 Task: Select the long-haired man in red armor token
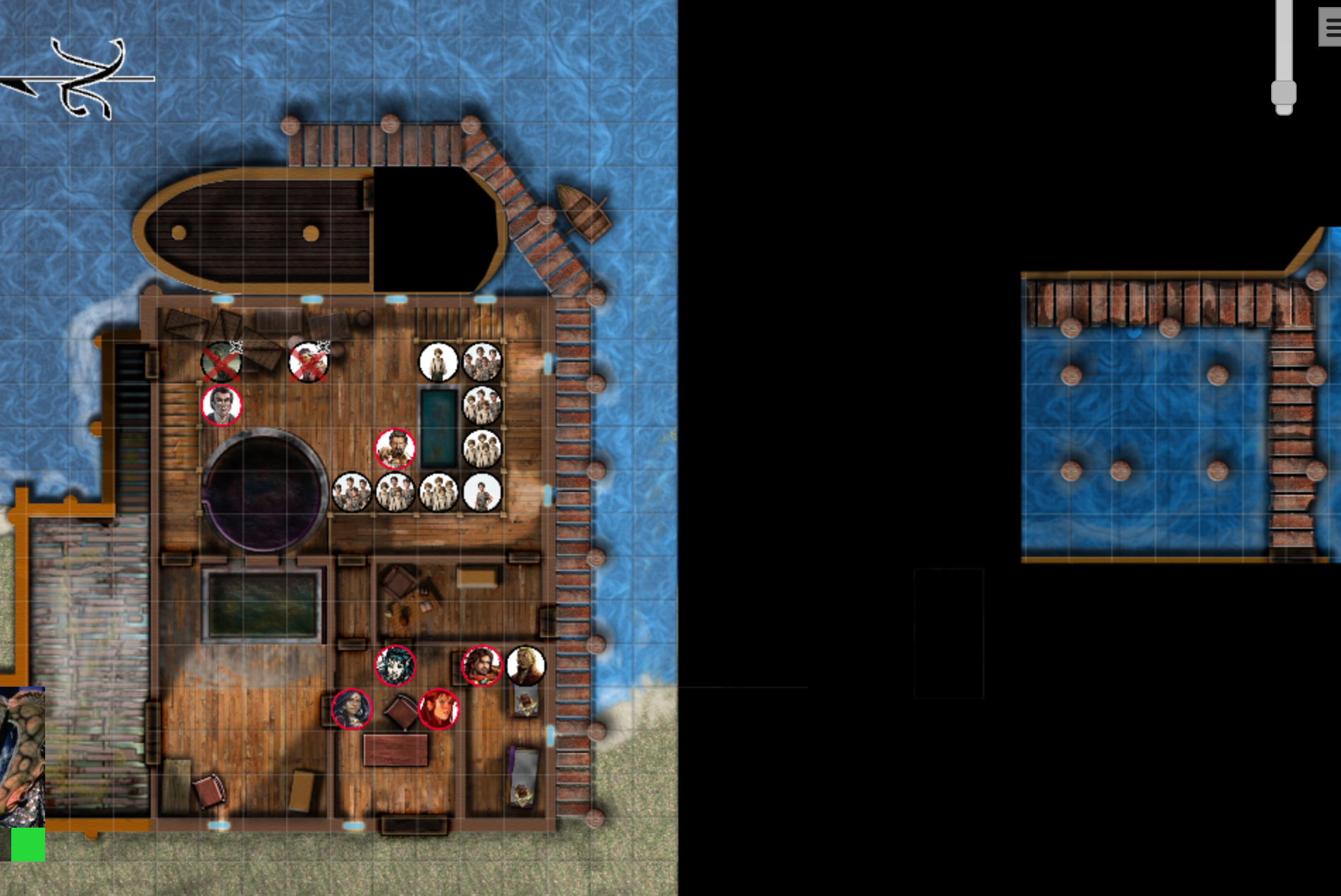(x=482, y=665)
